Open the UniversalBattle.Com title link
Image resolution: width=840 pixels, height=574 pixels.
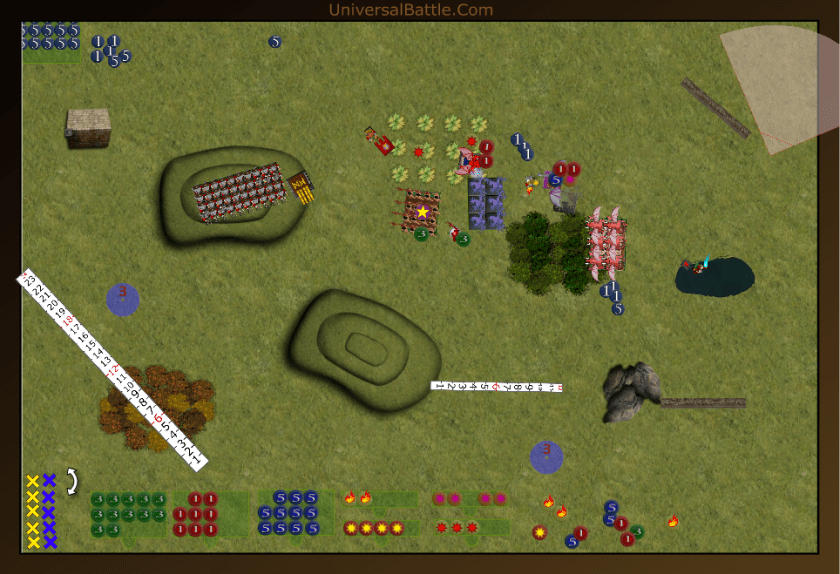pyautogui.click(x=411, y=11)
